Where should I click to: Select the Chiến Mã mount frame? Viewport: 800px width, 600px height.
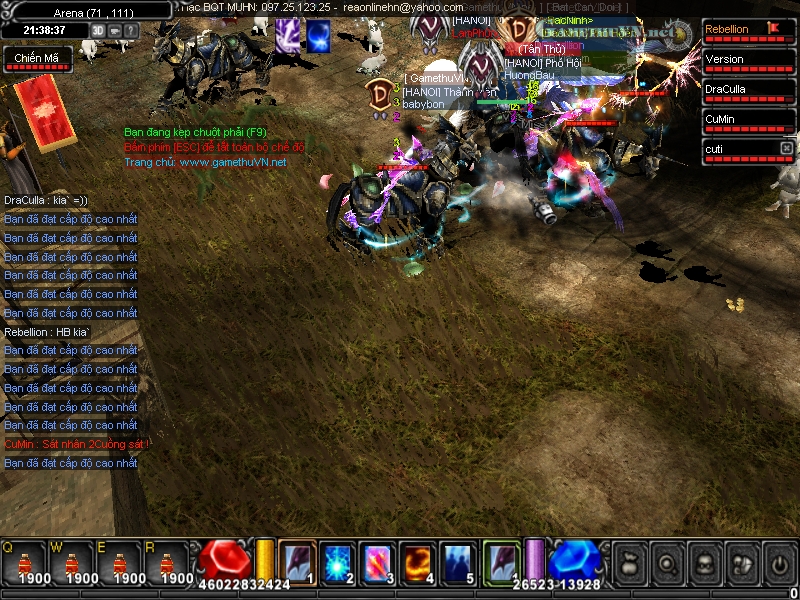pyautogui.click(x=35, y=60)
